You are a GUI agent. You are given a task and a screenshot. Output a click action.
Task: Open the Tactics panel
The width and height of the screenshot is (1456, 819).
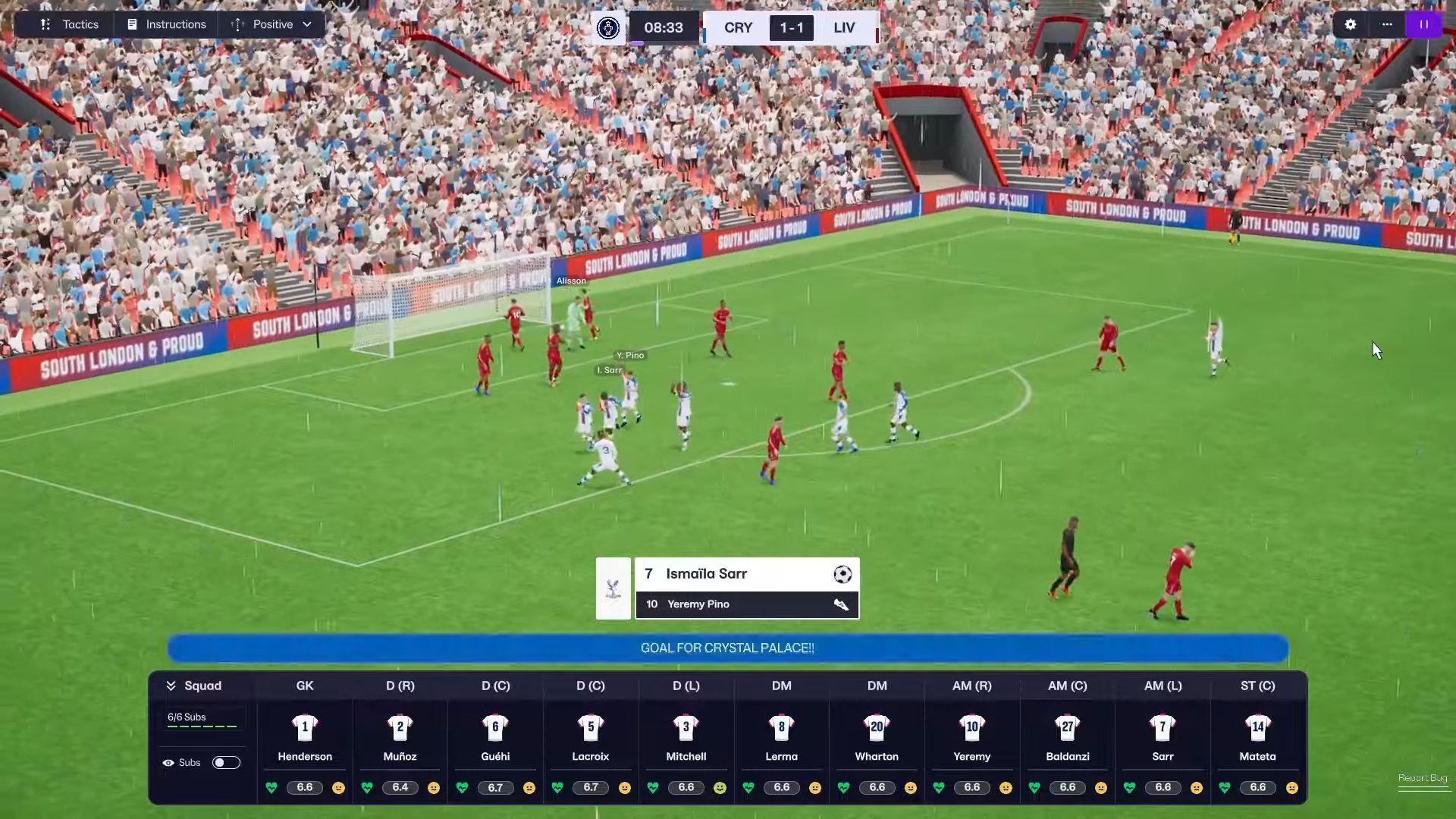click(x=70, y=24)
